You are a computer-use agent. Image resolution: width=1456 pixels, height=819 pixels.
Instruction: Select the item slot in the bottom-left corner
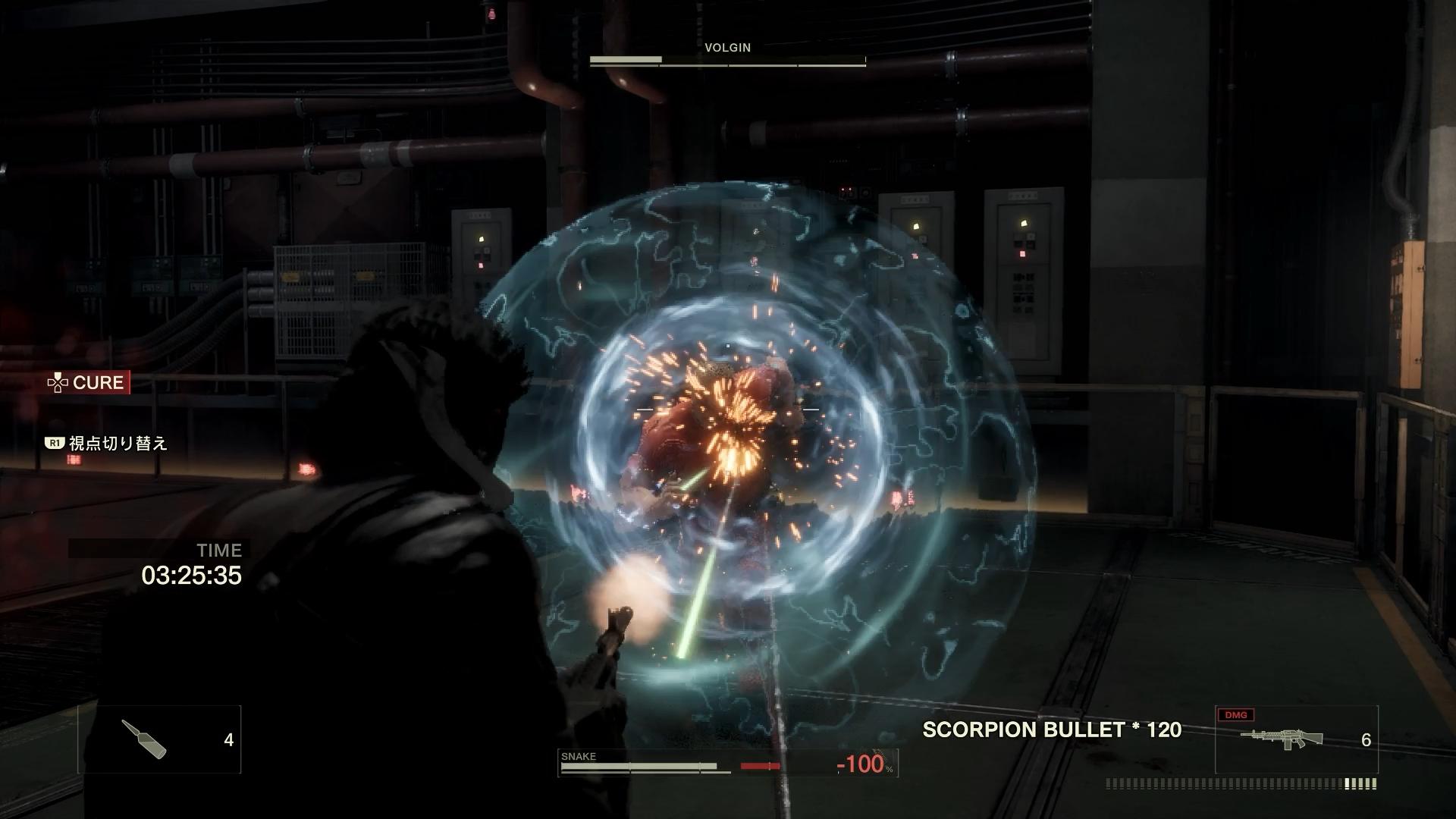(159, 739)
